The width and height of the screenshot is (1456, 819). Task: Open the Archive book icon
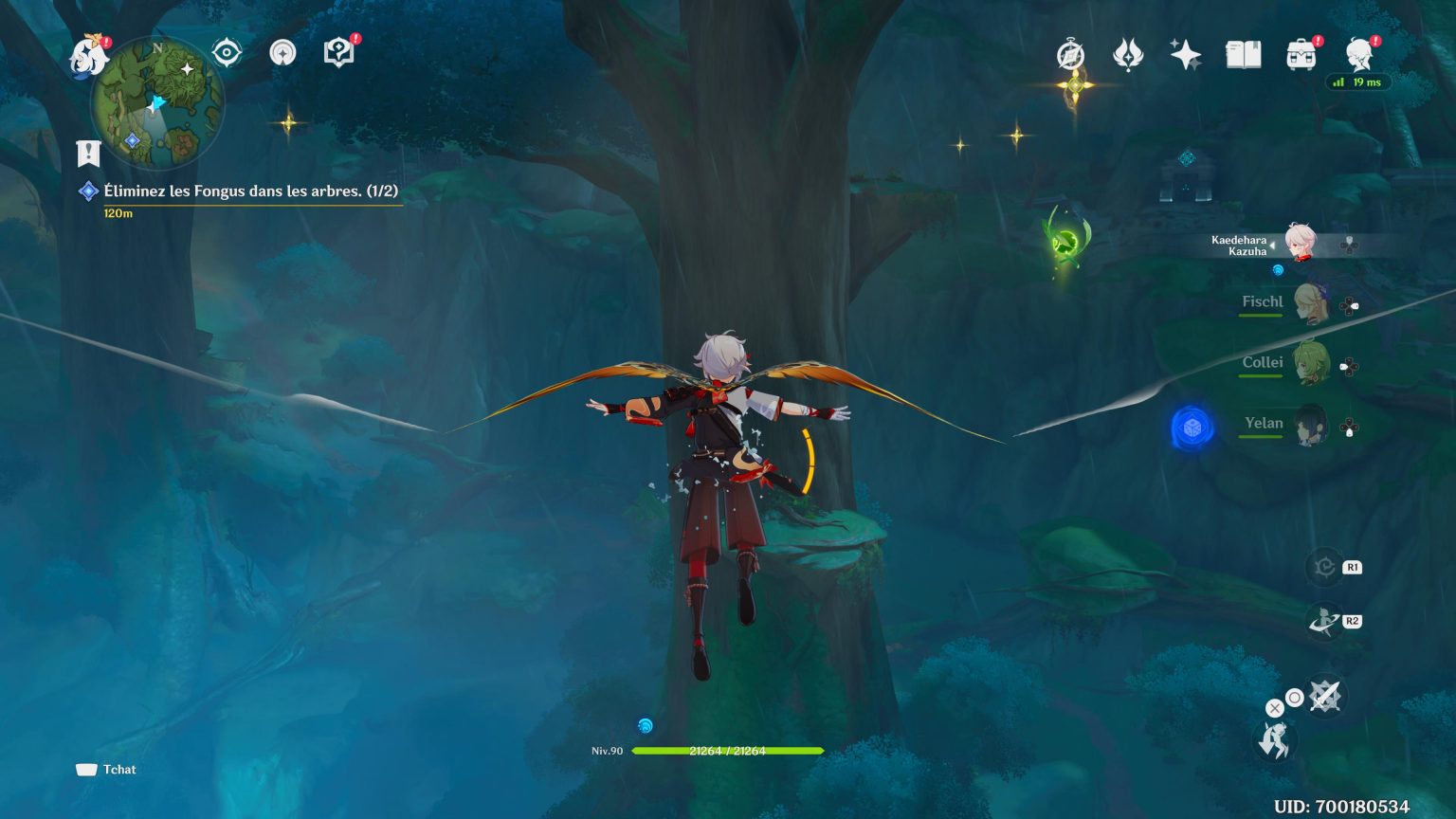tap(1243, 56)
